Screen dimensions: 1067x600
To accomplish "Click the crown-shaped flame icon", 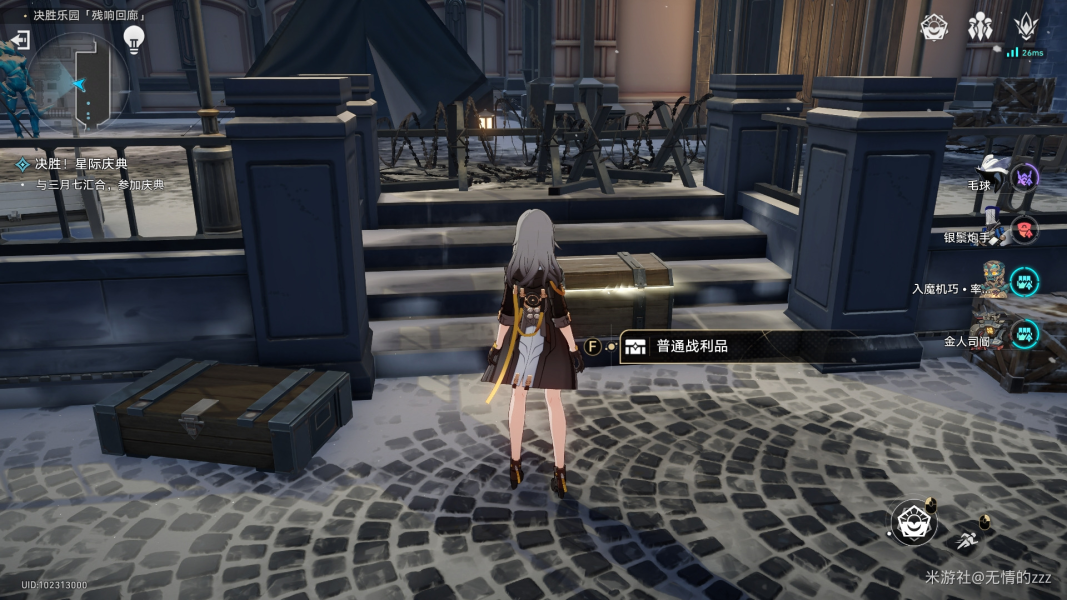I will [1026, 28].
